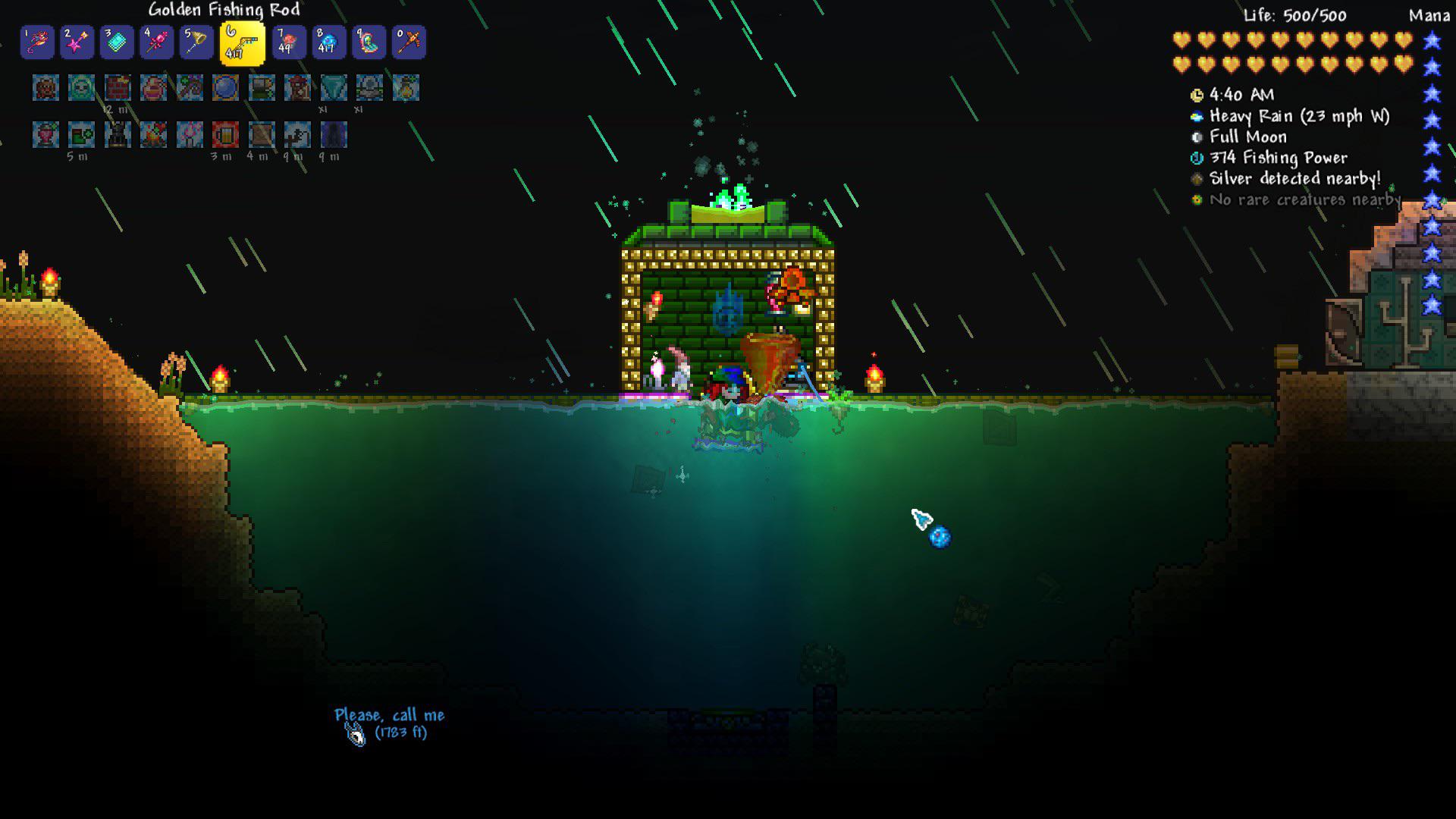Image resolution: width=1456 pixels, height=819 pixels.
Task: Select the pink seahorse weapon in slot 1
Action: point(37,42)
